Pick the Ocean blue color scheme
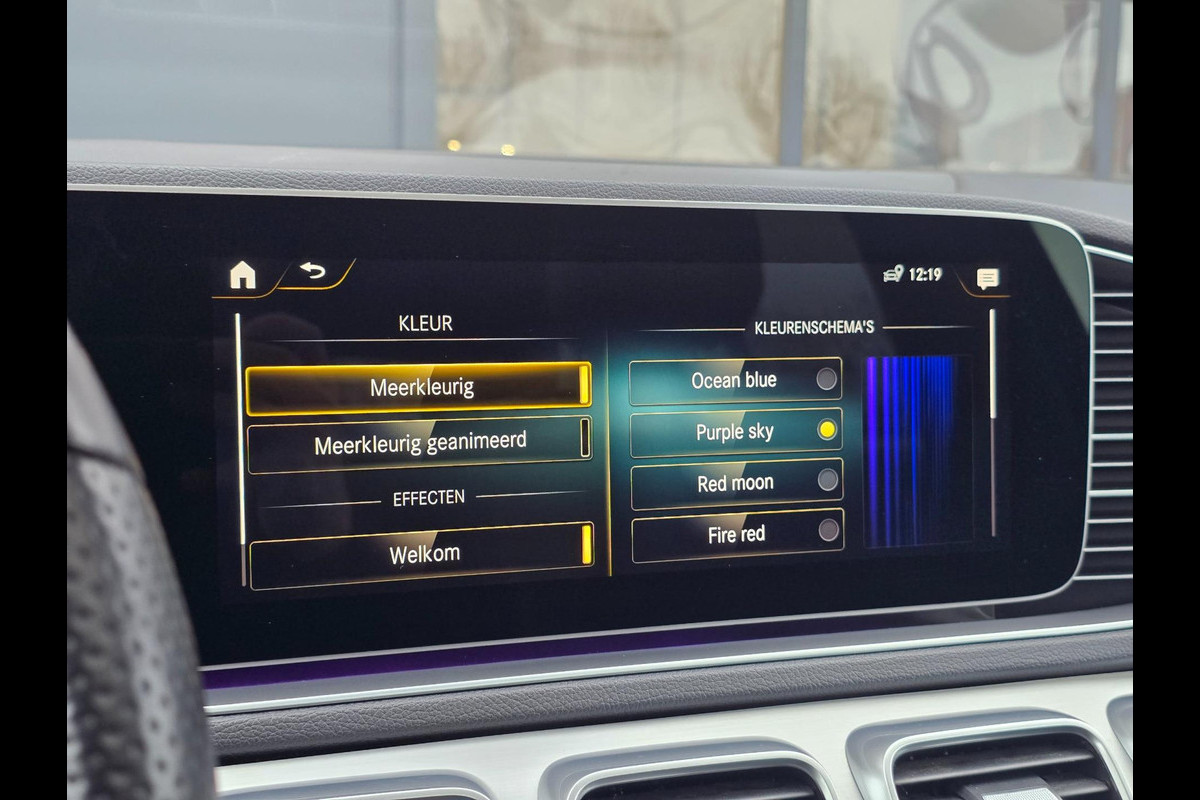 735,380
